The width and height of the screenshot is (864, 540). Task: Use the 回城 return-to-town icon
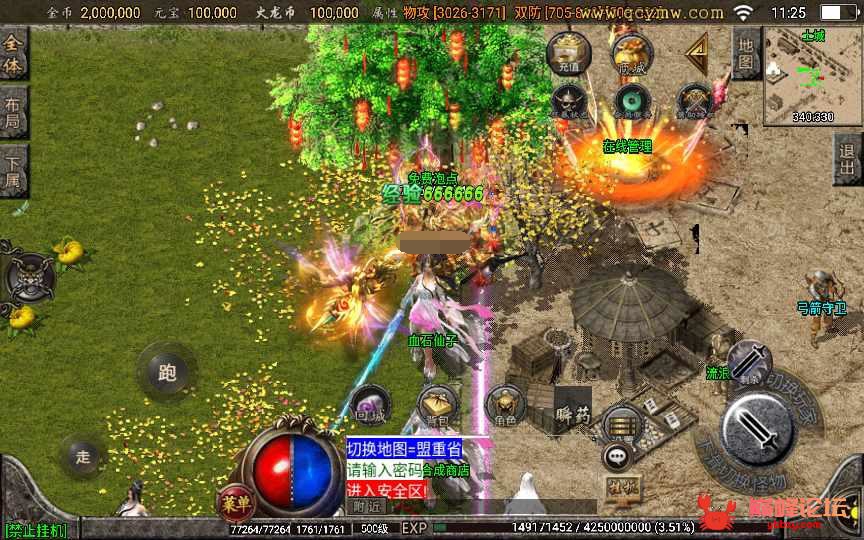point(370,405)
